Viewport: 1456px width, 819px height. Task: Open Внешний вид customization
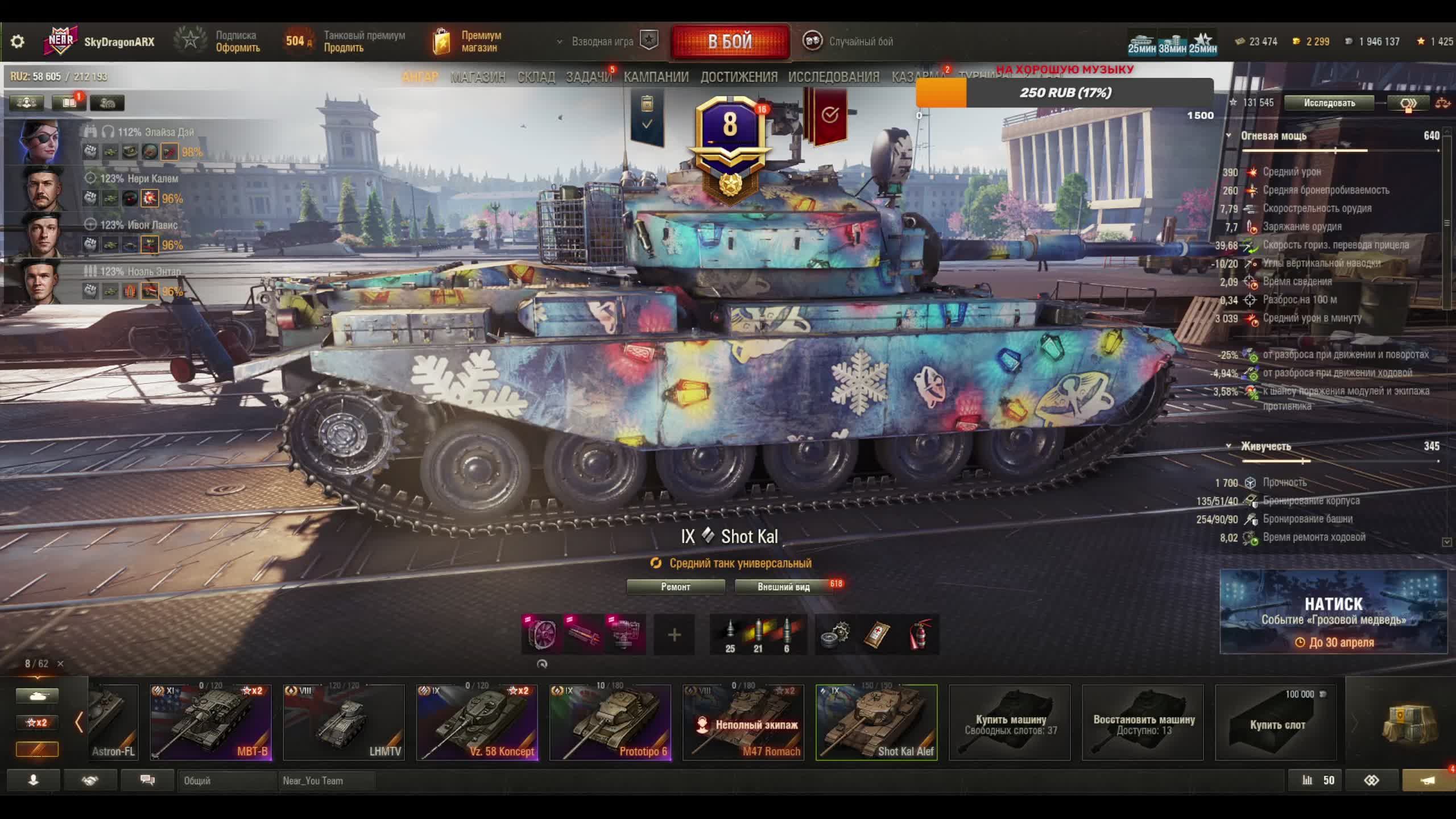point(783,586)
